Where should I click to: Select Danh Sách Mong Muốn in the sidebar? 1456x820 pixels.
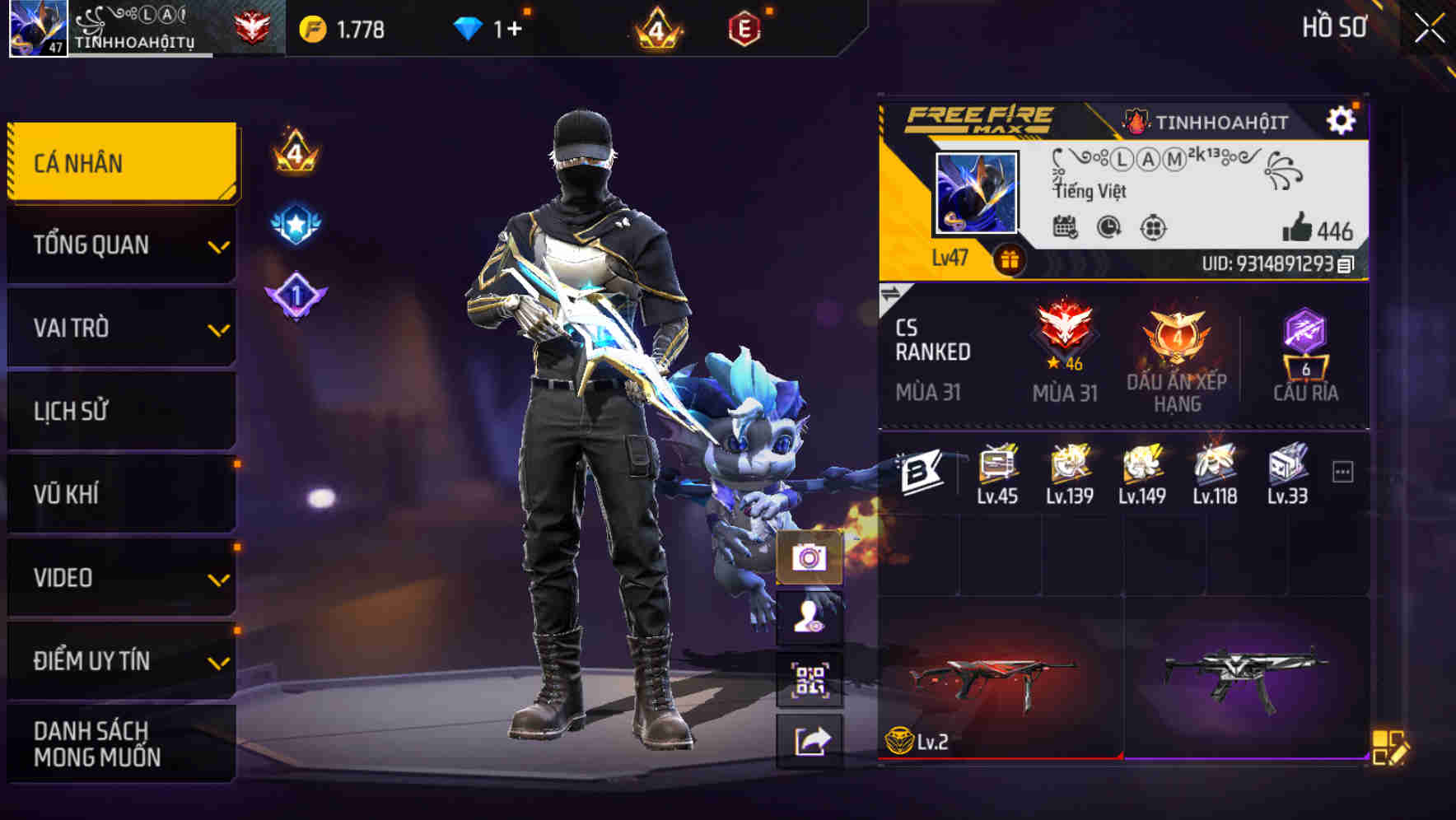pos(119,743)
